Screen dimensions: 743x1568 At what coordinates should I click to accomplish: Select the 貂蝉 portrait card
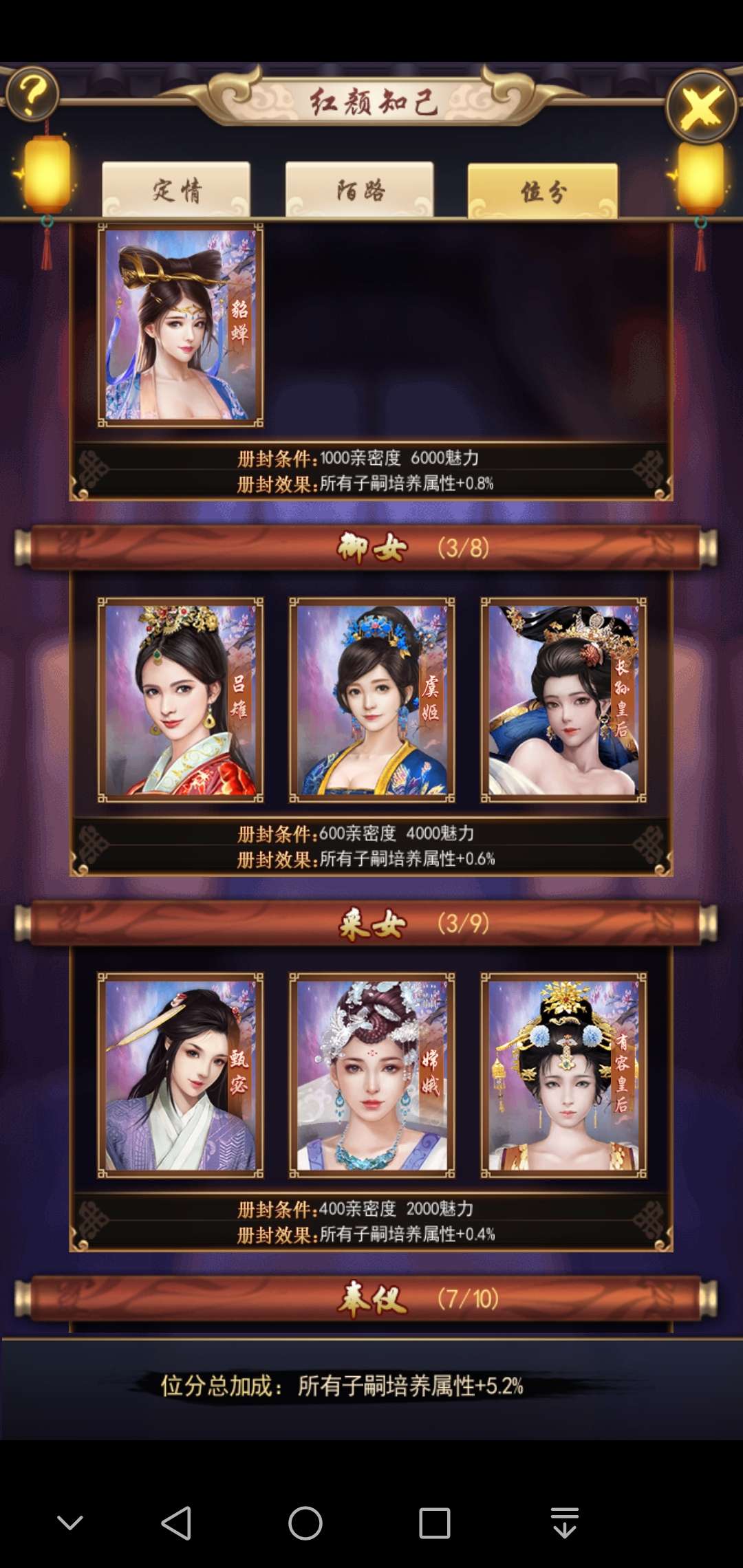coord(180,325)
